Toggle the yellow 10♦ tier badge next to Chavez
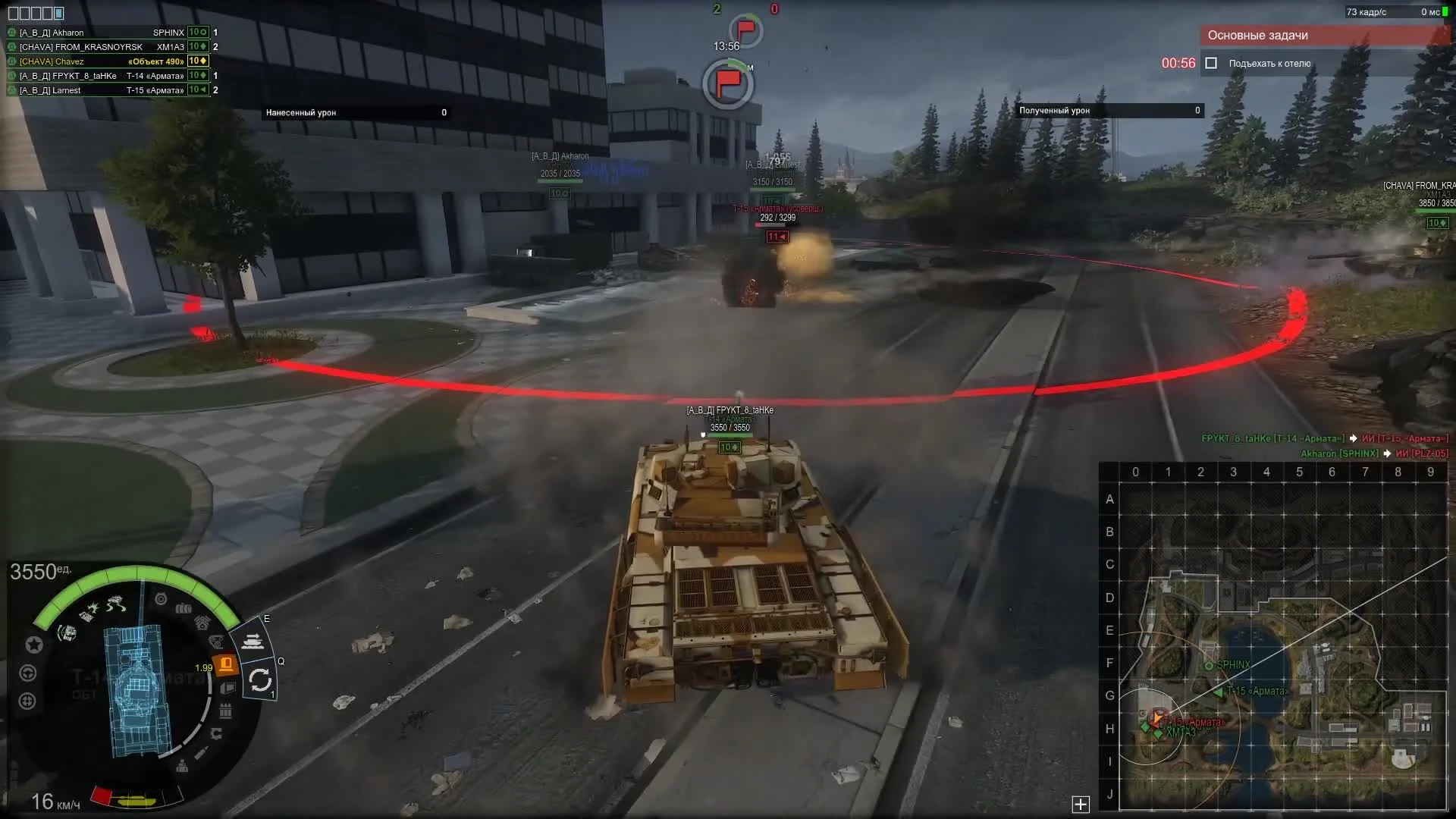Image resolution: width=1456 pixels, height=819 pixels. click(197, 61)
